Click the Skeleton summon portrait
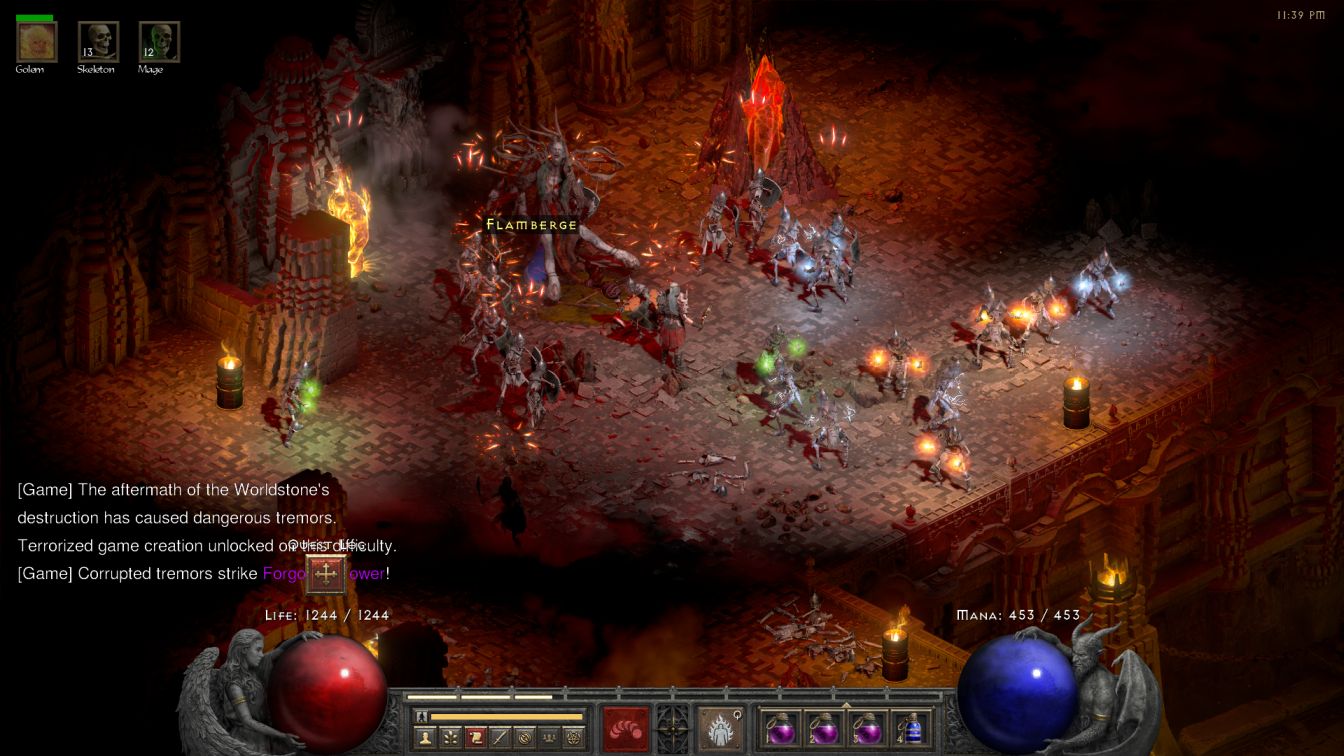This screenshot has width=1344, height=756. point(98,42)
